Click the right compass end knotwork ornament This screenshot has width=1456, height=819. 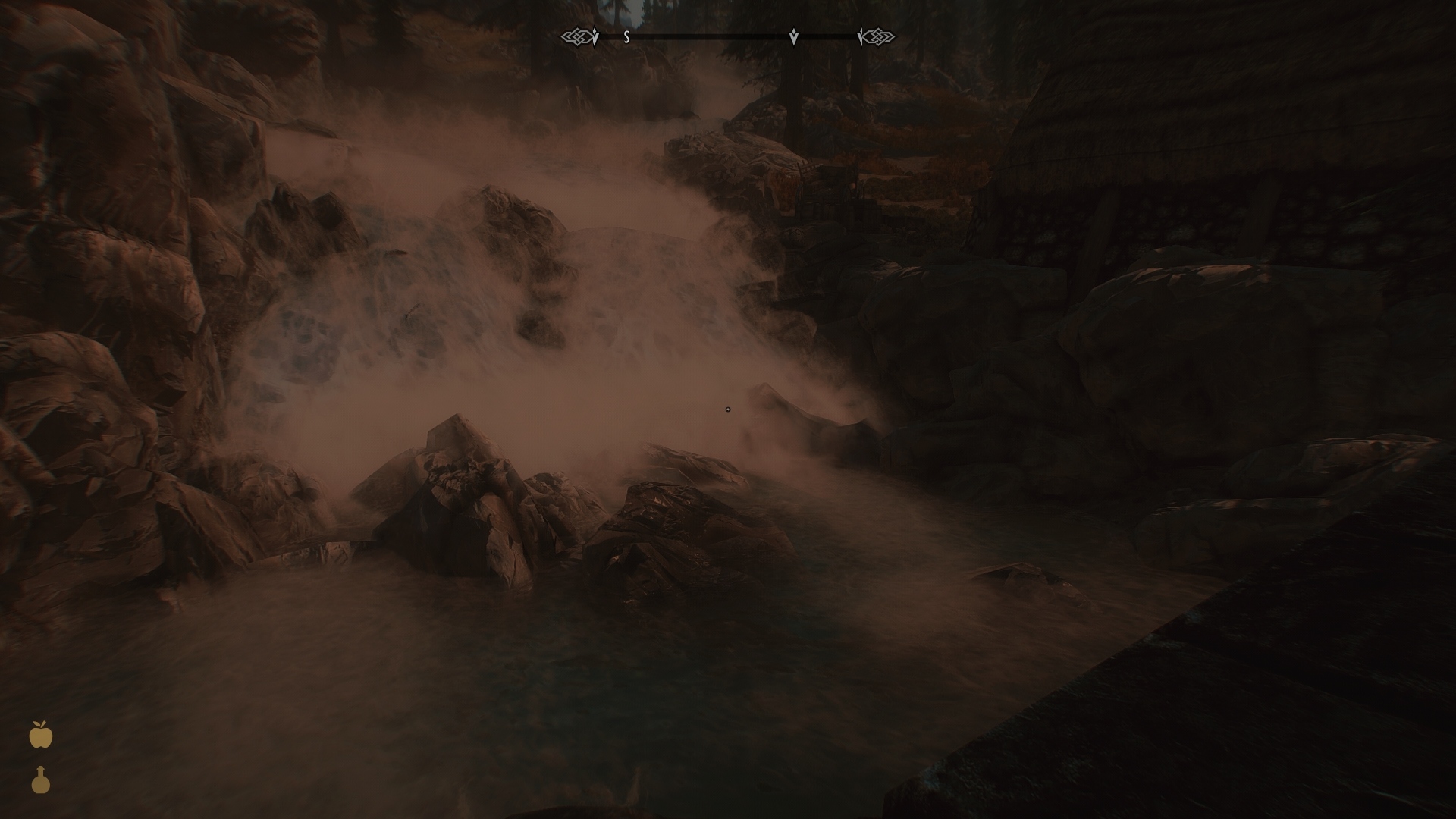point(880,35)
